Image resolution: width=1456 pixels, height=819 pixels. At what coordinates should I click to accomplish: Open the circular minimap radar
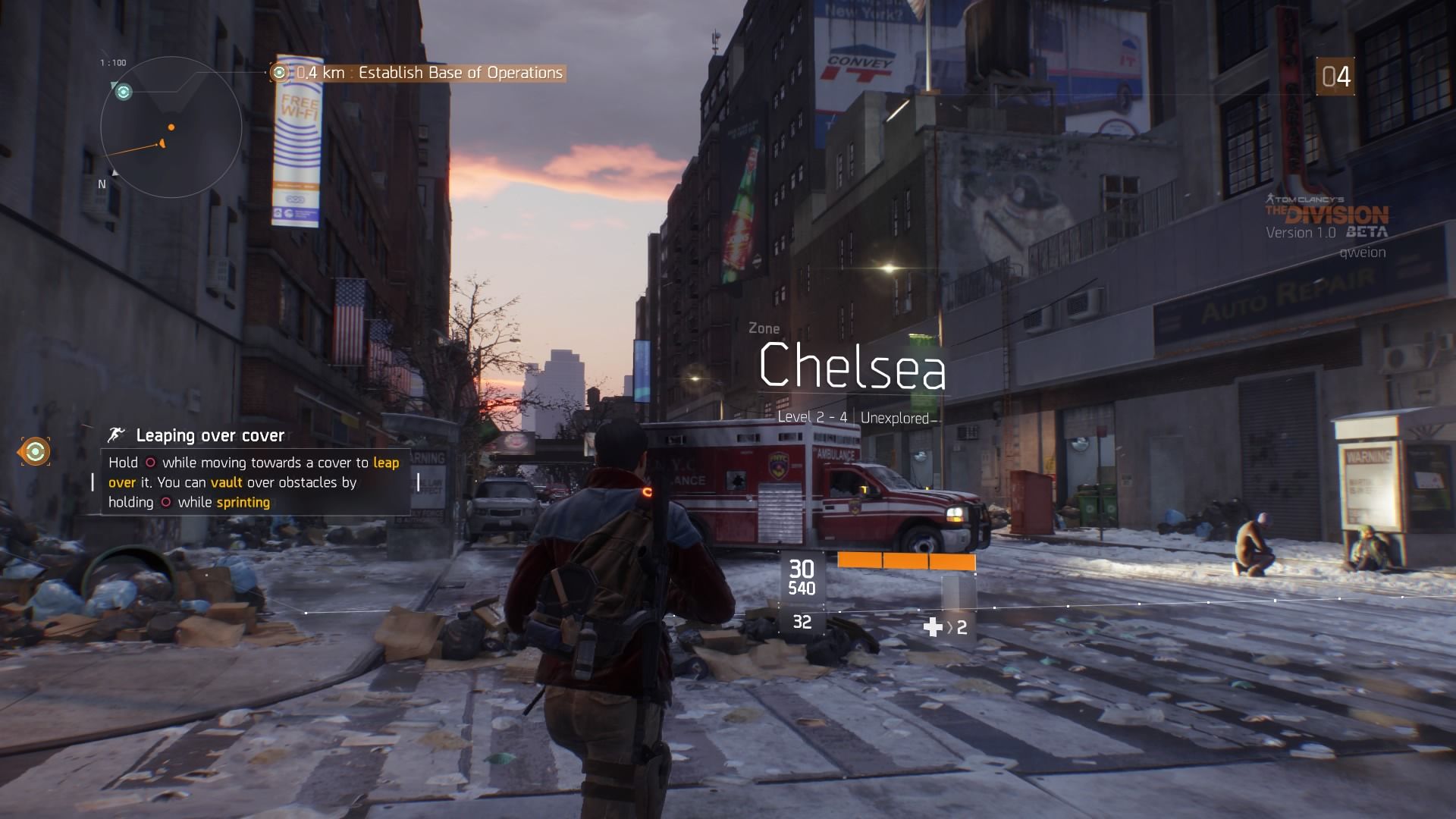171,127
